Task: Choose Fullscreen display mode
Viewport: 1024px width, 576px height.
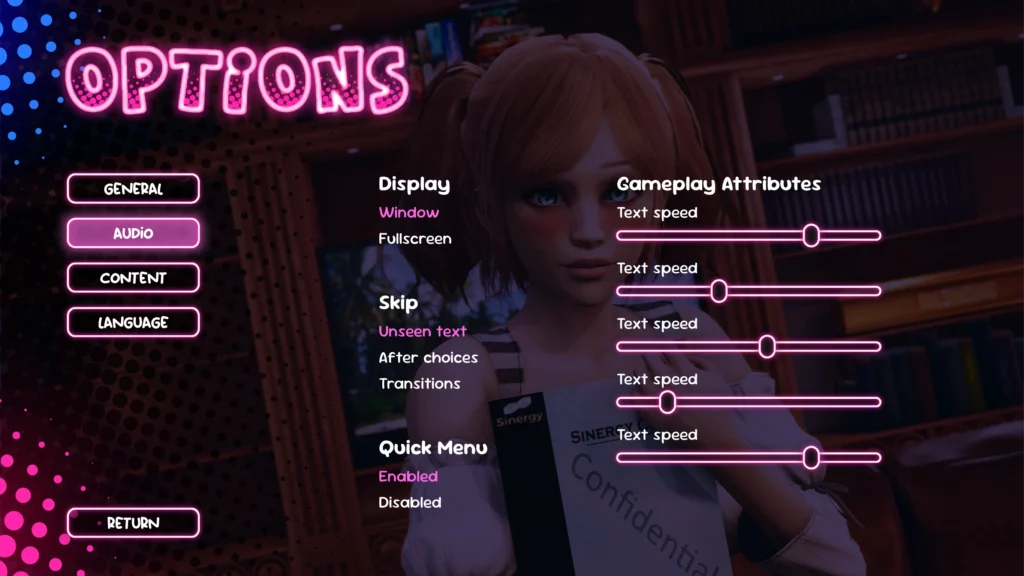Action: pos(414,239)
